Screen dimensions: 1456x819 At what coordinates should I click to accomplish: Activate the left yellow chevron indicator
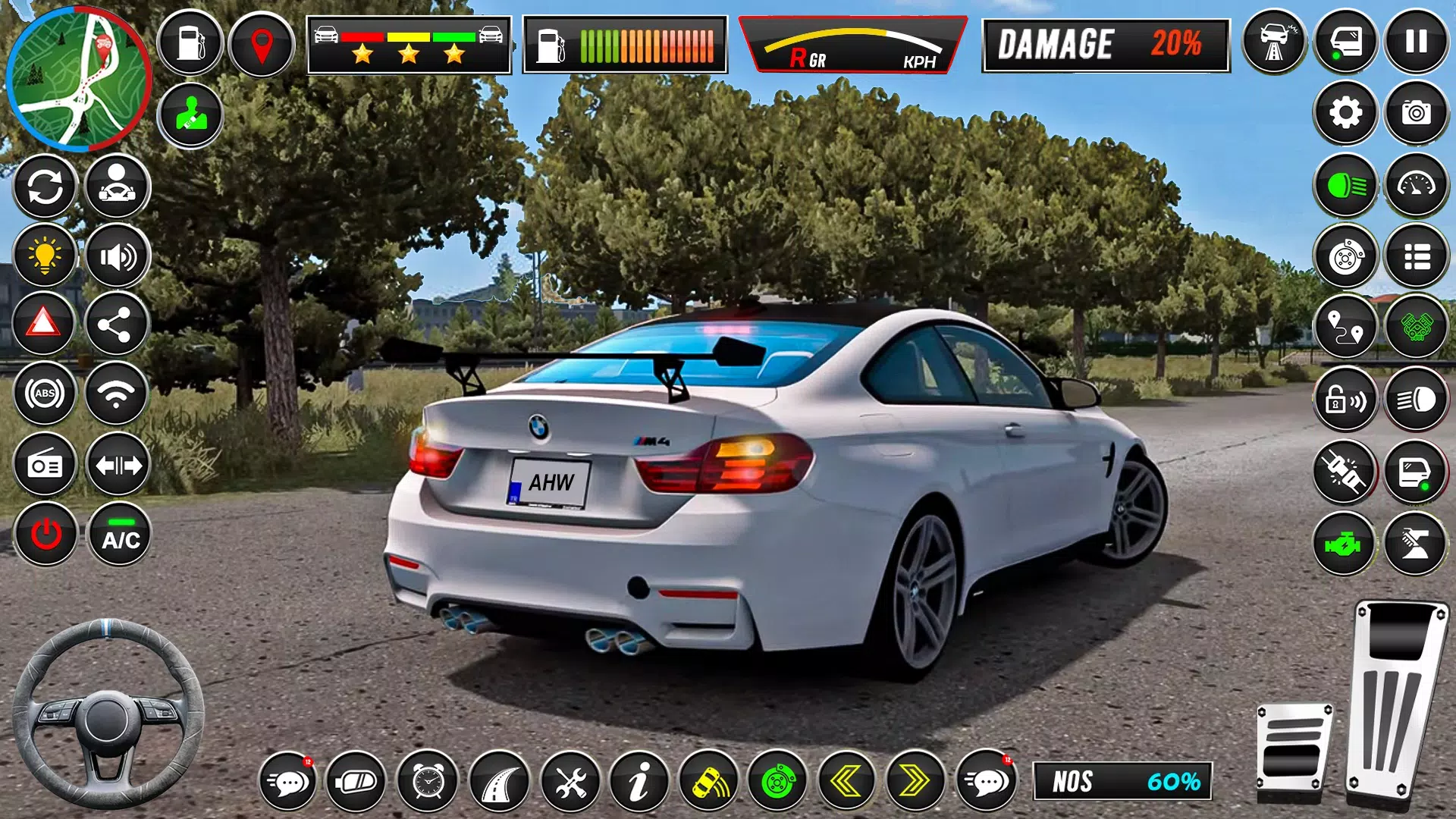click(x=846, y=781)
